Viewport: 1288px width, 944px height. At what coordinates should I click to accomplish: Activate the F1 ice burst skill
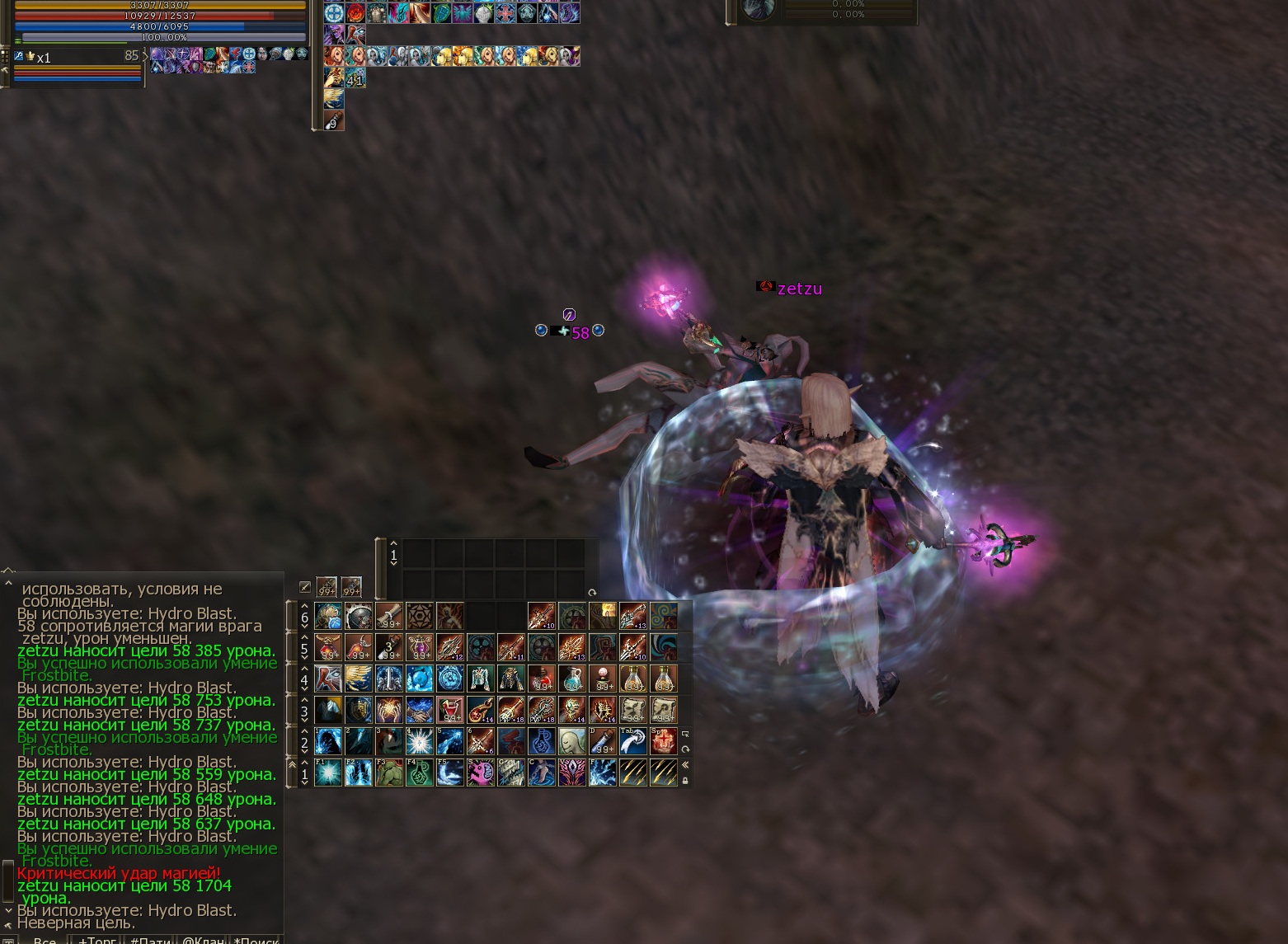[x=328, y=773]
